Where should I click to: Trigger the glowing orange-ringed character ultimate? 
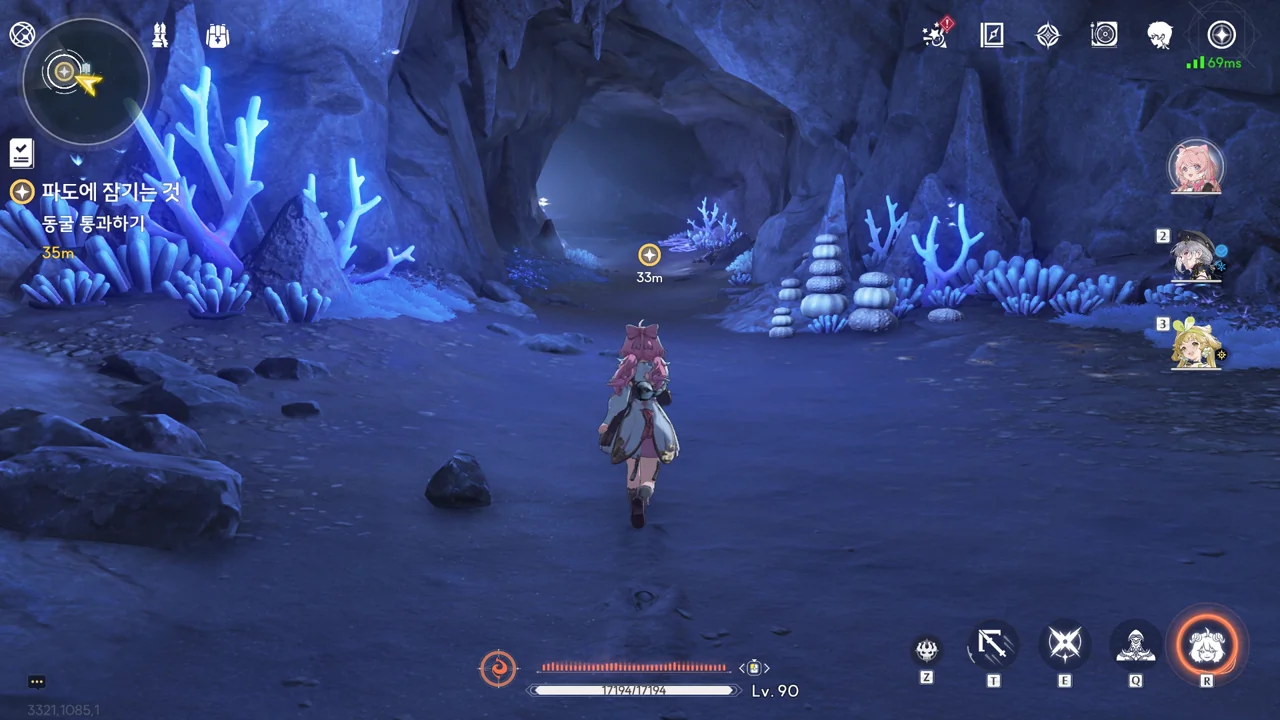click(1207, 646)
